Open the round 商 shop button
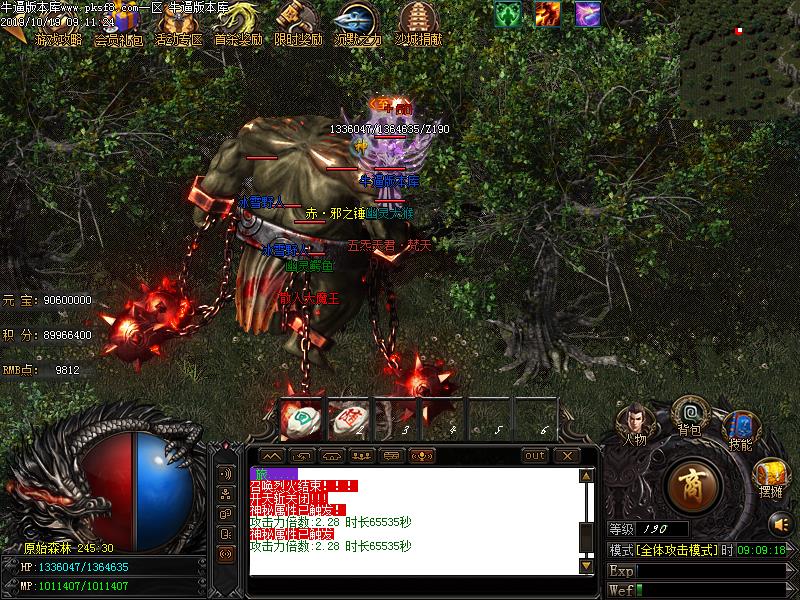Screen dimensions: 800x600 [692, 484]
